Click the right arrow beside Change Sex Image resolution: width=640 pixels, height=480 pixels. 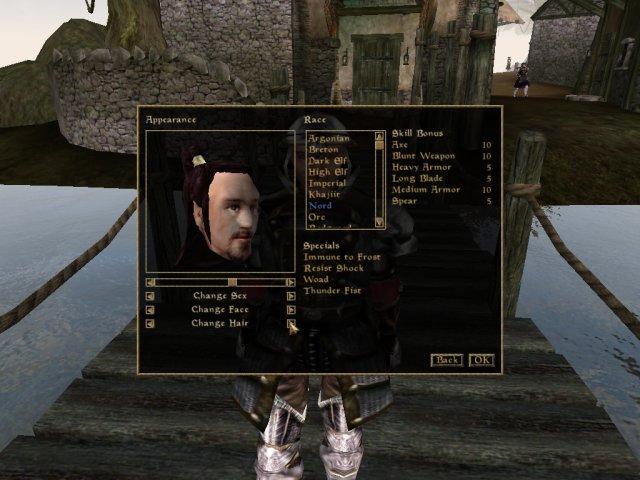click(291, 296)
